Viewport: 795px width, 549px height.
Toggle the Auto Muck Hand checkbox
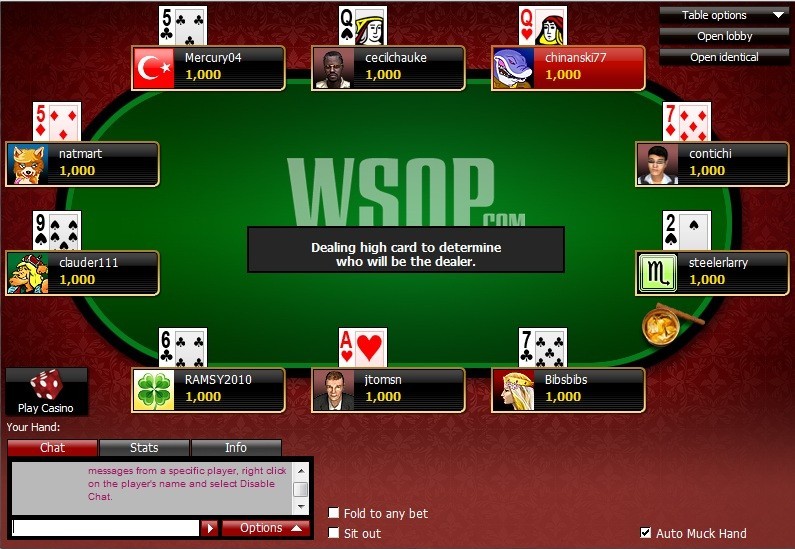pos(646,534)
